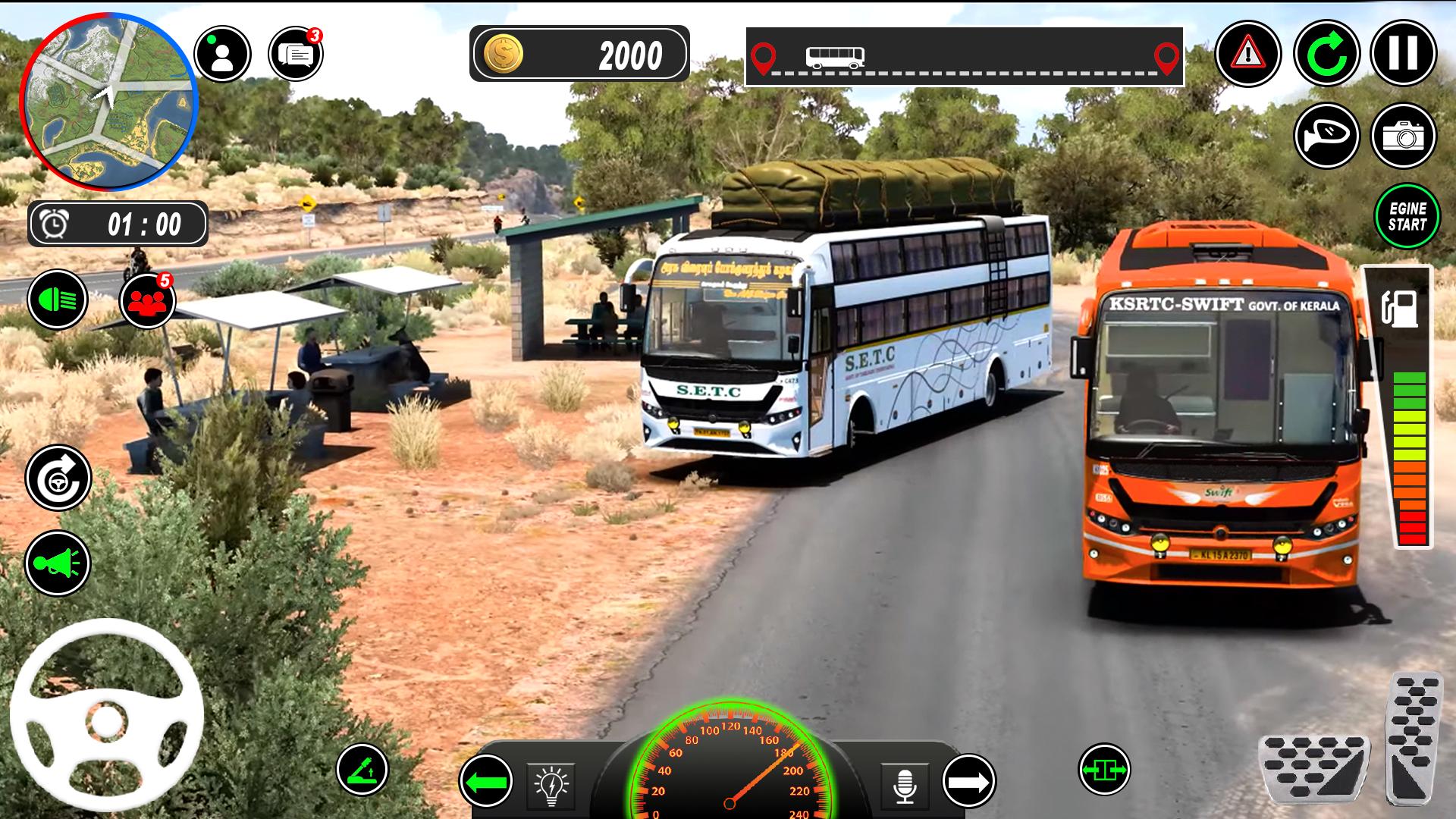
Task: Click the microphone button
Action: point(905,786)
